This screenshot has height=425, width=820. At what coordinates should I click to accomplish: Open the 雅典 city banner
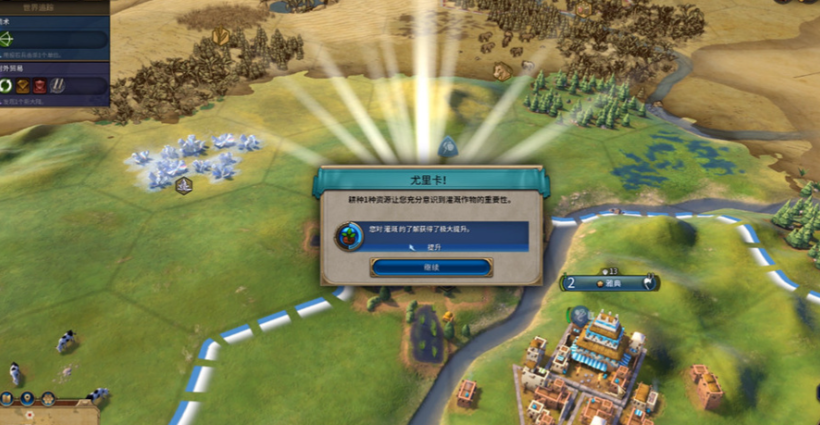pos(610,283)
